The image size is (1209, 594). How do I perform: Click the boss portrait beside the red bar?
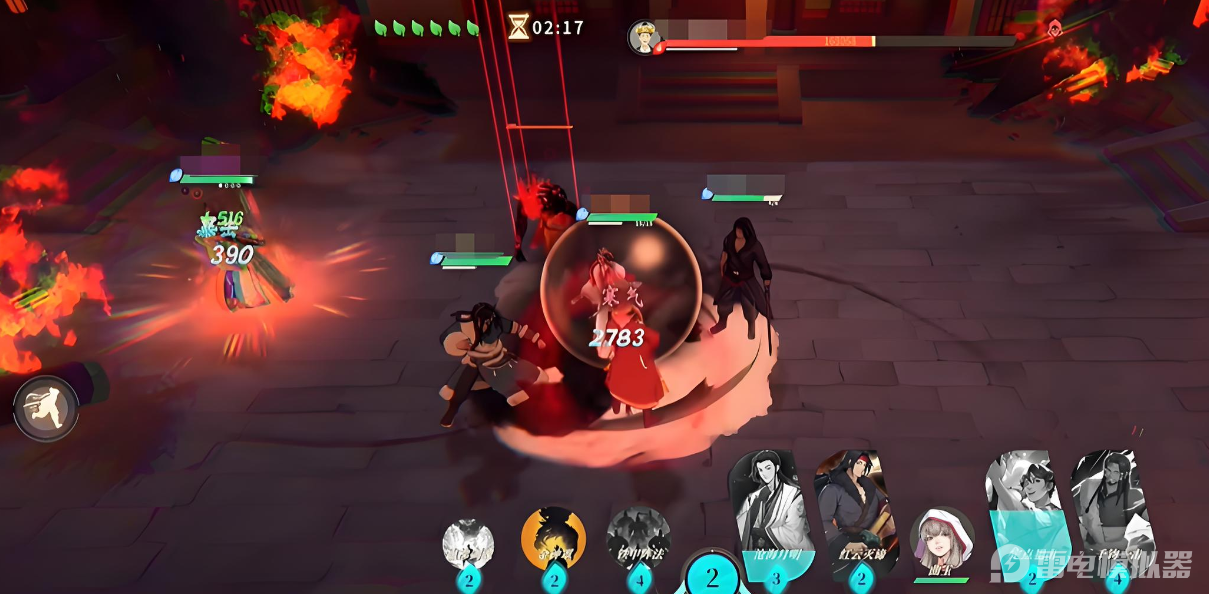[645, 37]
